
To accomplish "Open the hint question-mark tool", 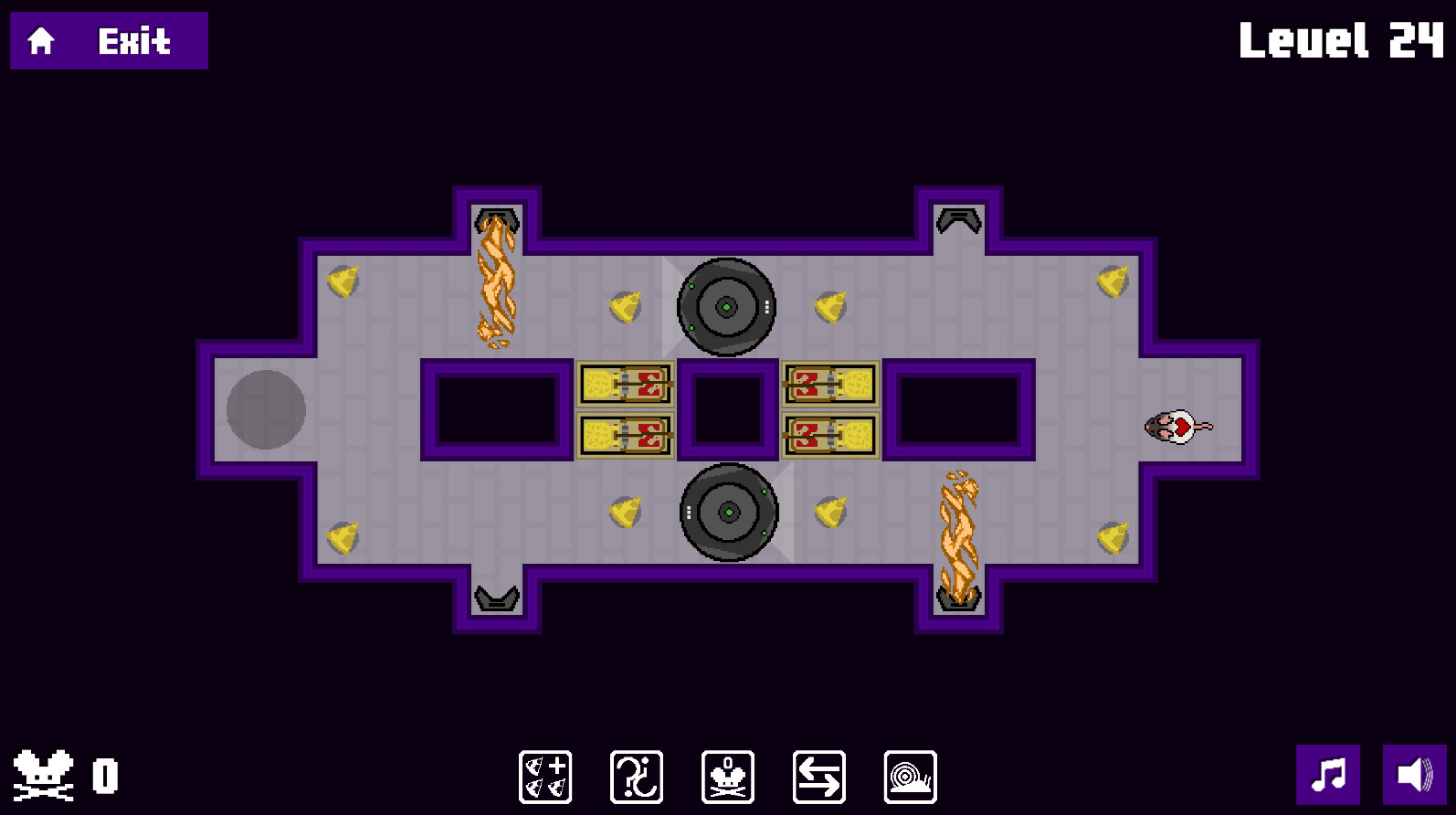I will click(637, 777).
